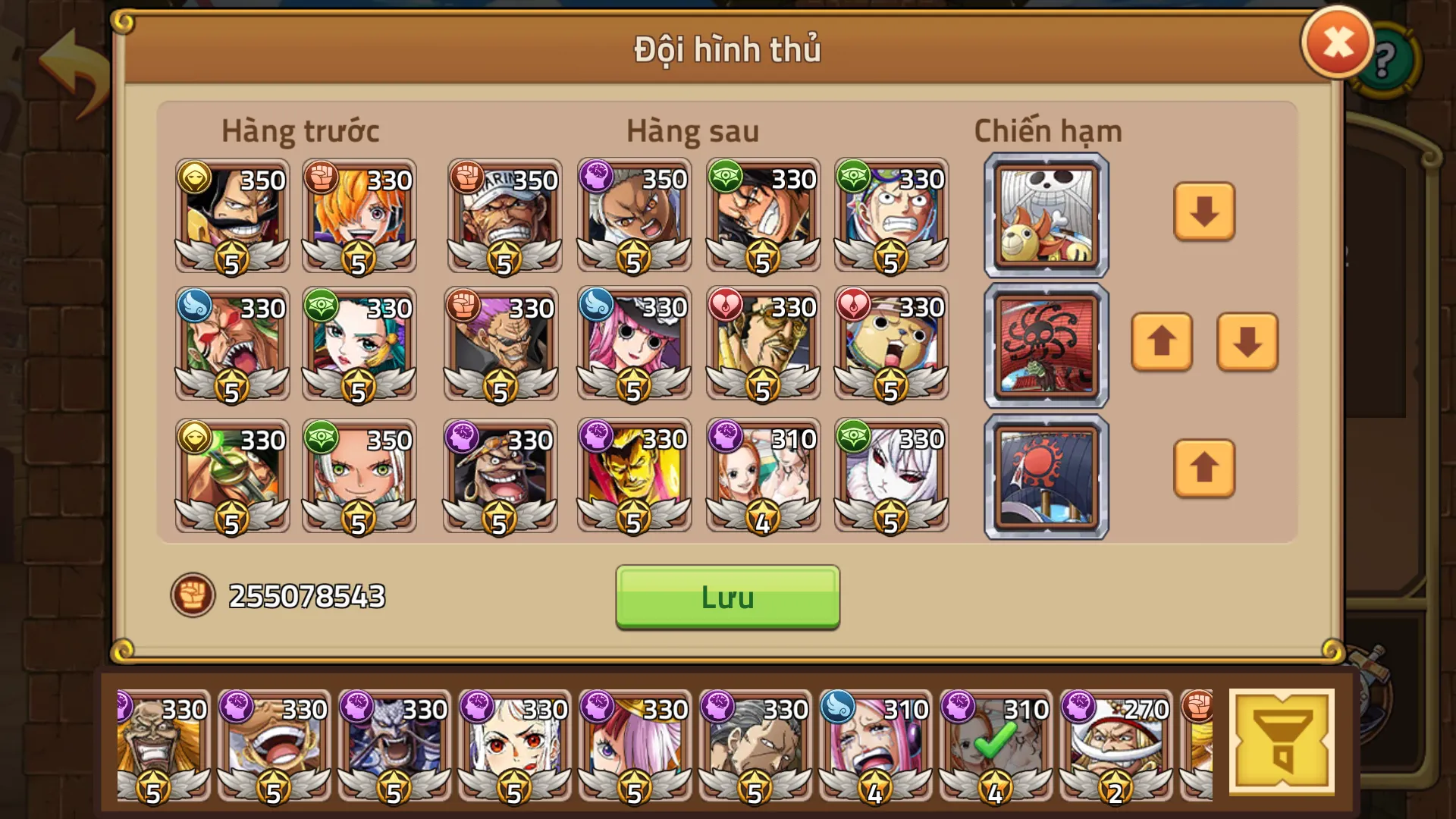Switch focus to the Hàng sau column

pyautogui.click(x=693, y=129)
